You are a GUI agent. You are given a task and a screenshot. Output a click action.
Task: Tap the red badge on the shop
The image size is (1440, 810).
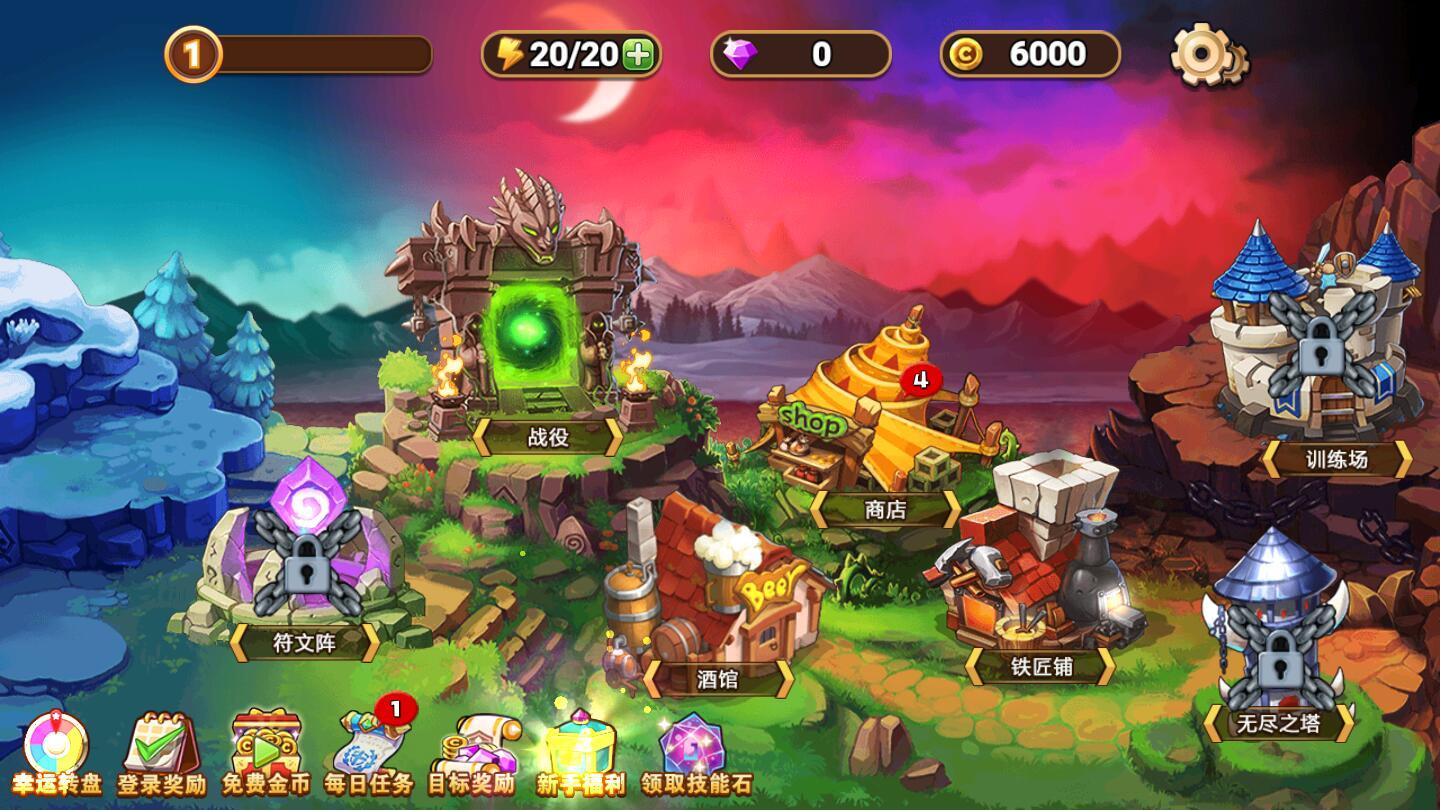923,378
